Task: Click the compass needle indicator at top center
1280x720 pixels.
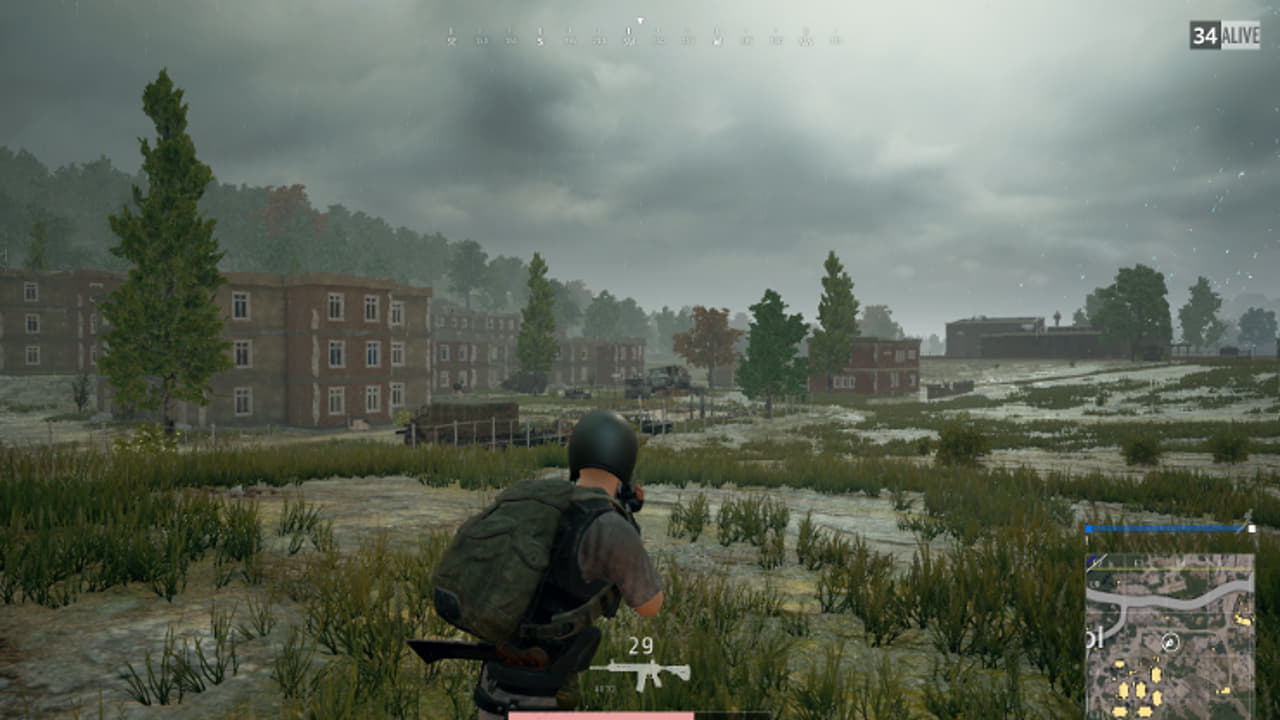Action: [639, 21]
